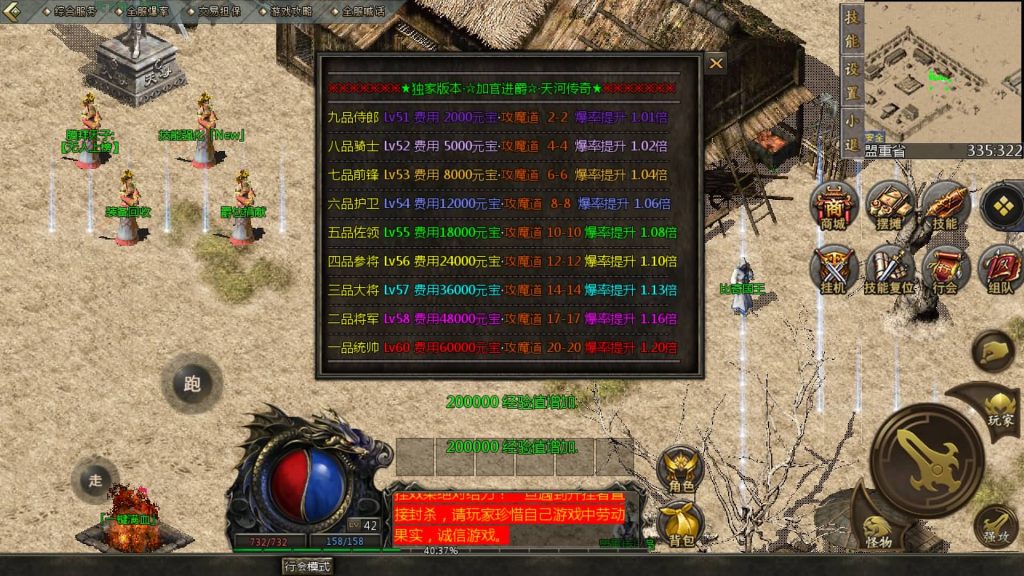Toggle the 跑 run button

tap(193, 382)
